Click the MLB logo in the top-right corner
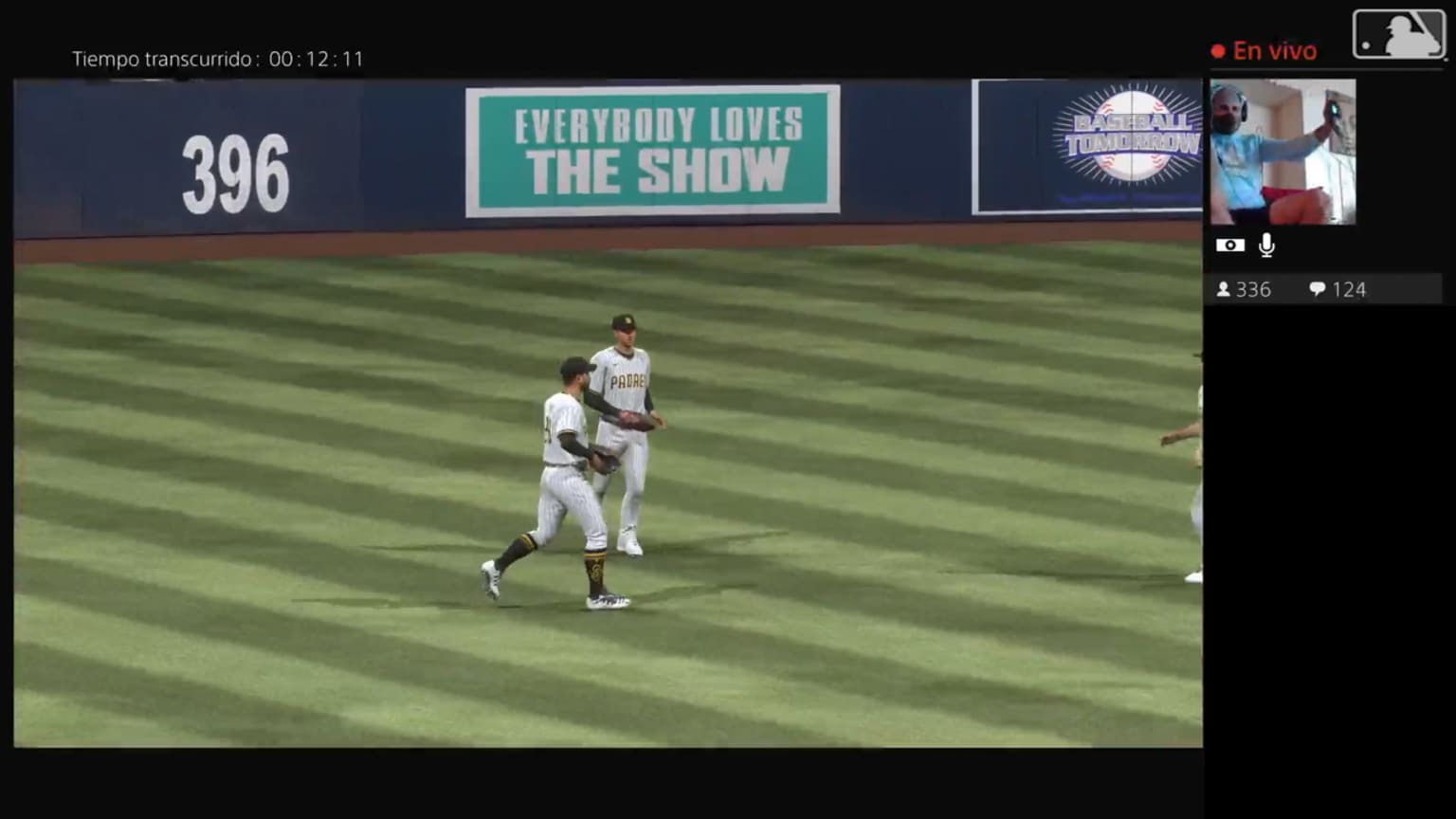 click(1397, 34)
